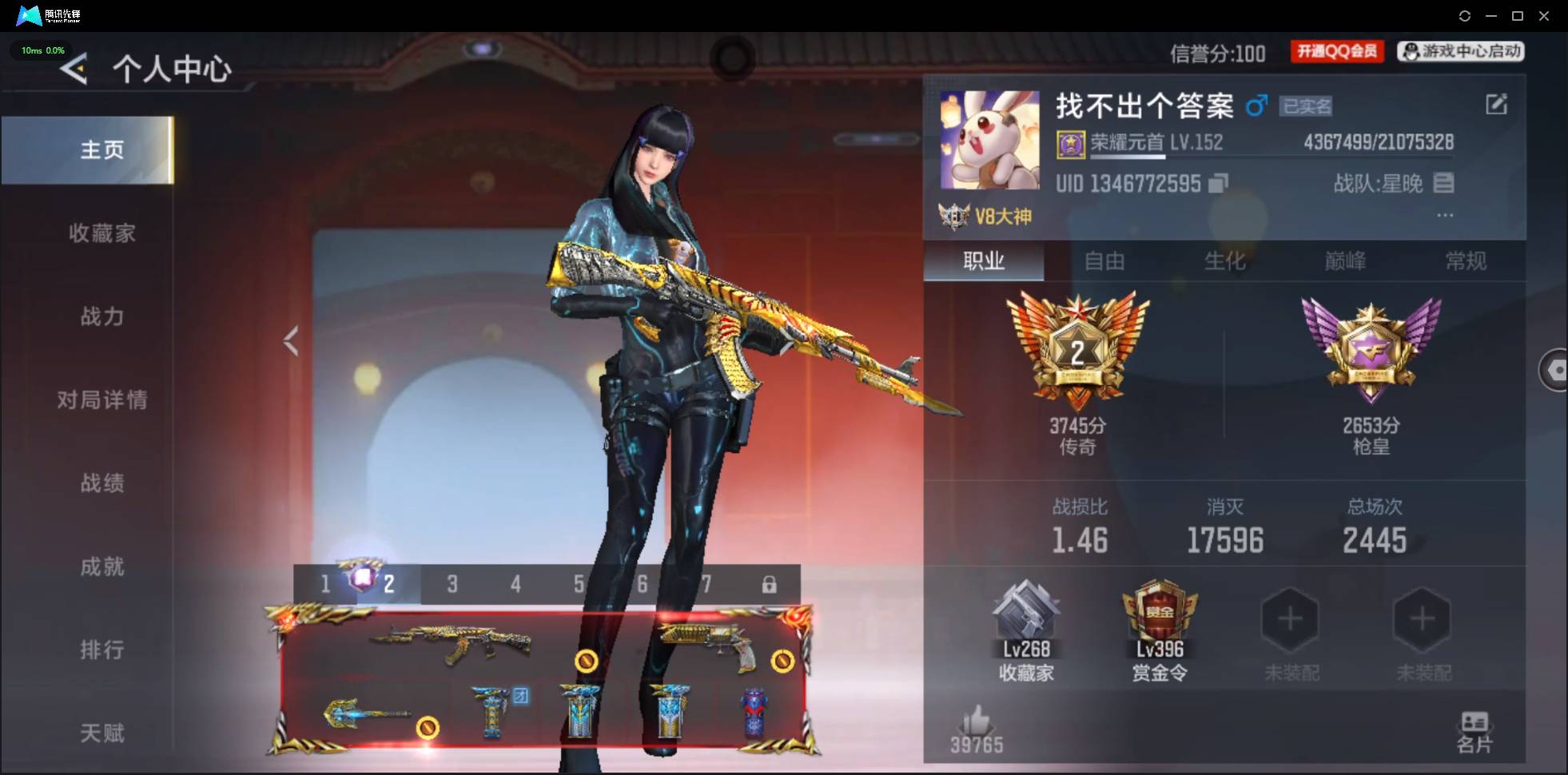Screen dimensions: 1568x775
Task: Copy the UID using the copy icon
Action: pyautogui.click(x=1216, y=184)
